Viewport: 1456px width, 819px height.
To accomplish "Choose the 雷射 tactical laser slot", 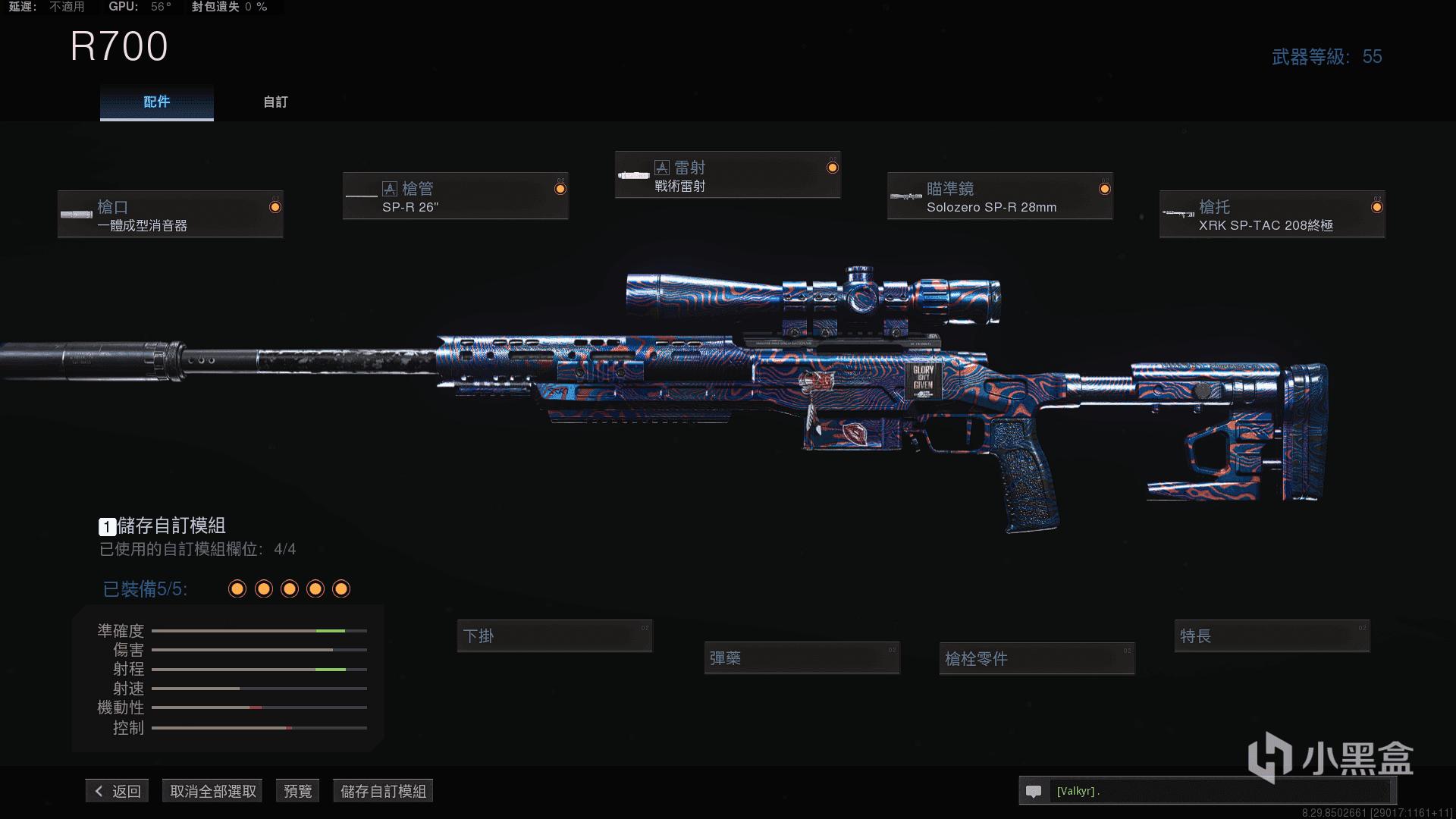I will [727, 175].
